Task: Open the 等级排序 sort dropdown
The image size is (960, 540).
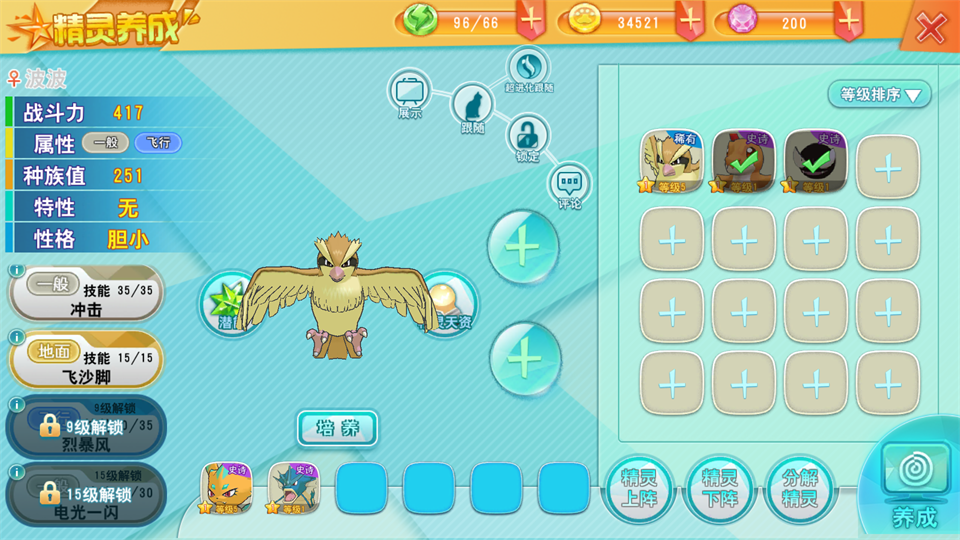Action: click(x=880, y=95)
